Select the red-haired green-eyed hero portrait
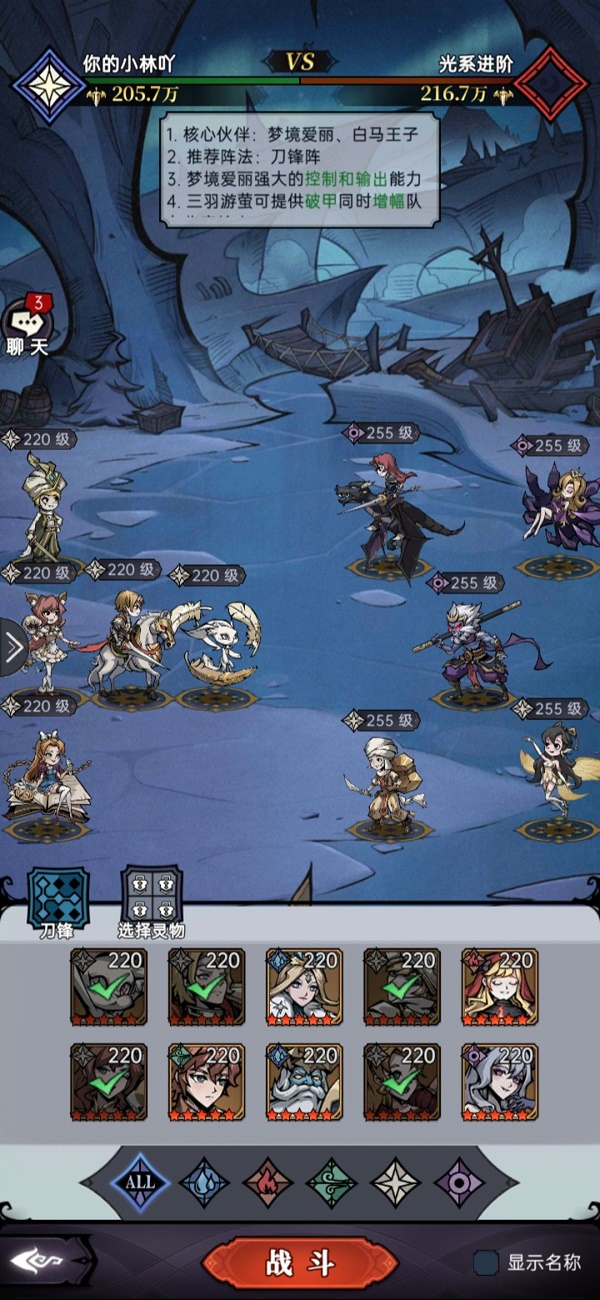600x1300 pixels. pyautogui.click(x=206, y=1082)
